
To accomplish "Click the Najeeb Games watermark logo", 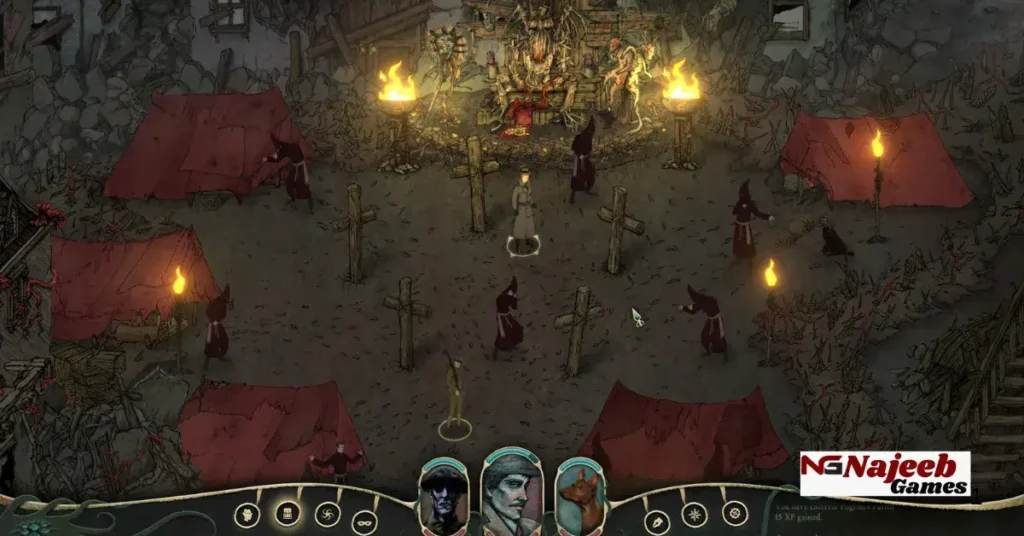I will pos(885,474).
